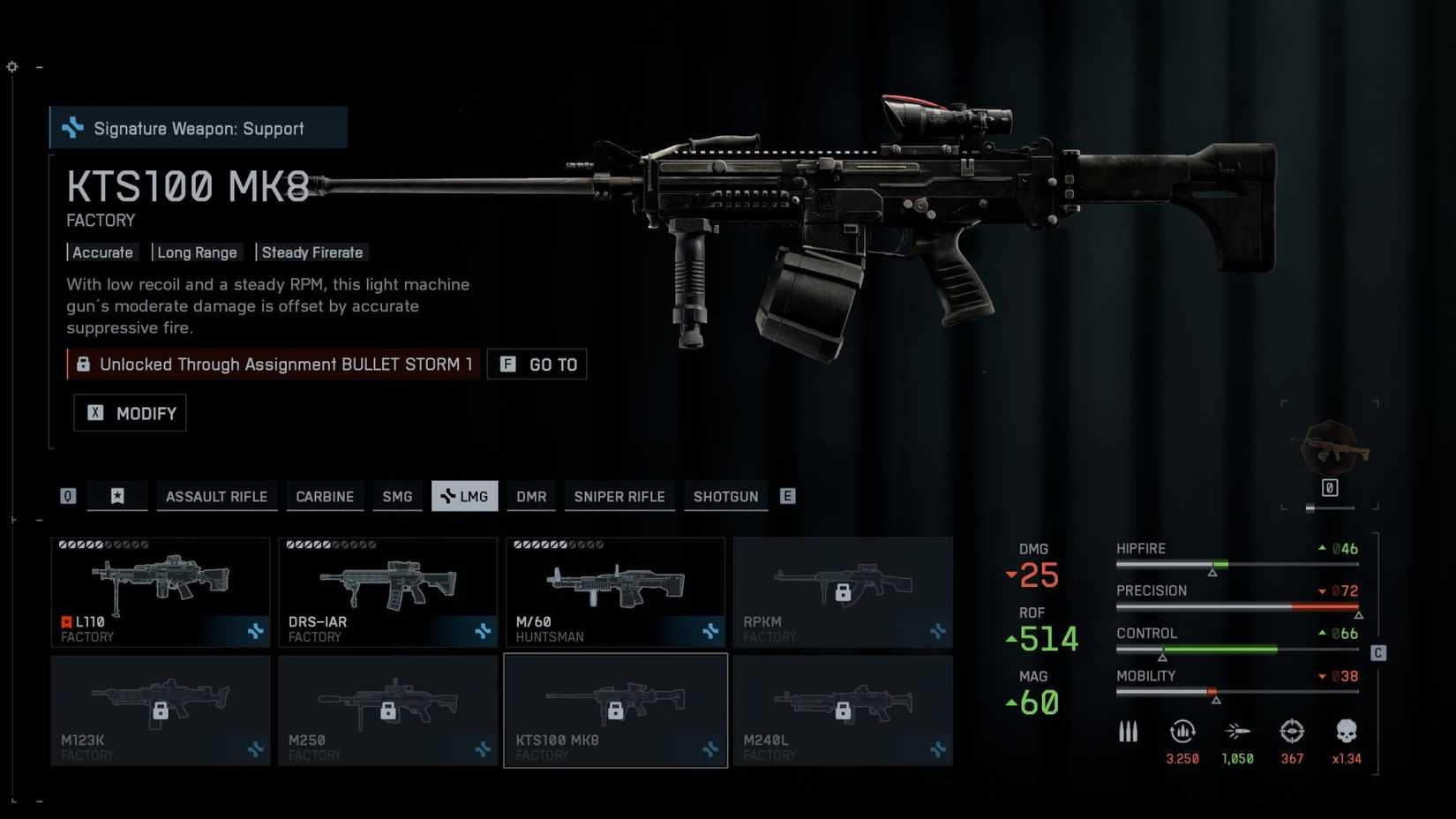The image size is (1456, 819).
Task: Select the locked M240L weapon tile
Action: pos(843,710)
